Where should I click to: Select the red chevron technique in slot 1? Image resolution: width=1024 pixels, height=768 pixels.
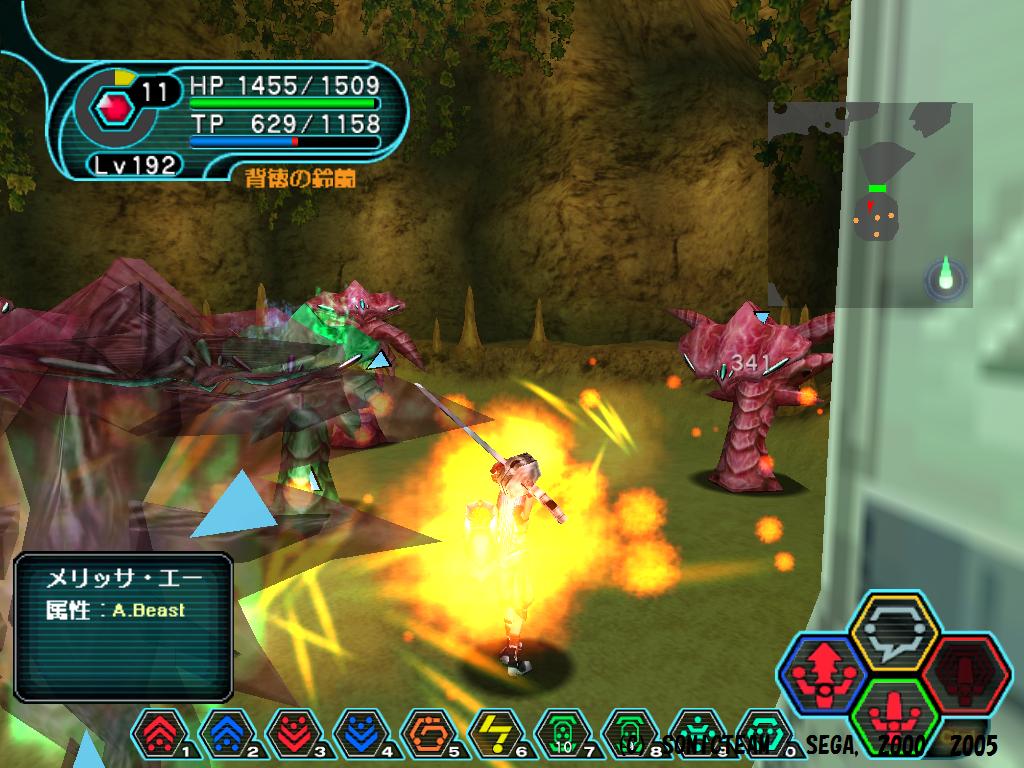(160, 735)
